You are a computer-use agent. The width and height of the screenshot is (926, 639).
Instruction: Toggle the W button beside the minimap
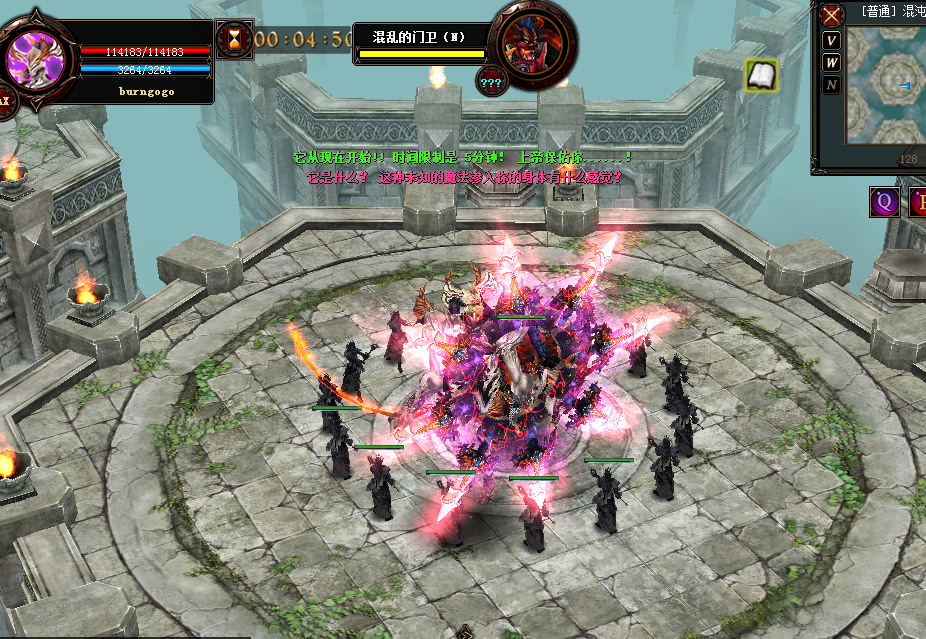click(832, 62)
